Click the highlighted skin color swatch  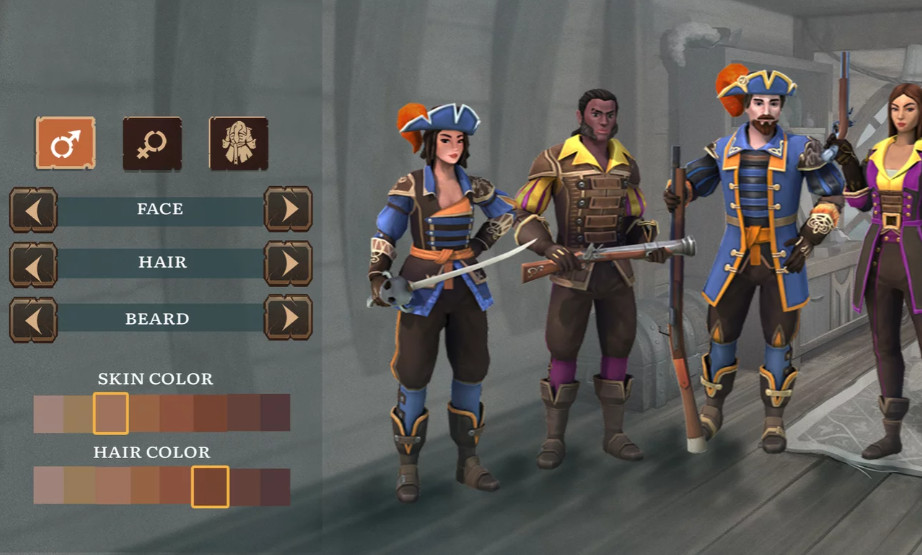point(110,413)
